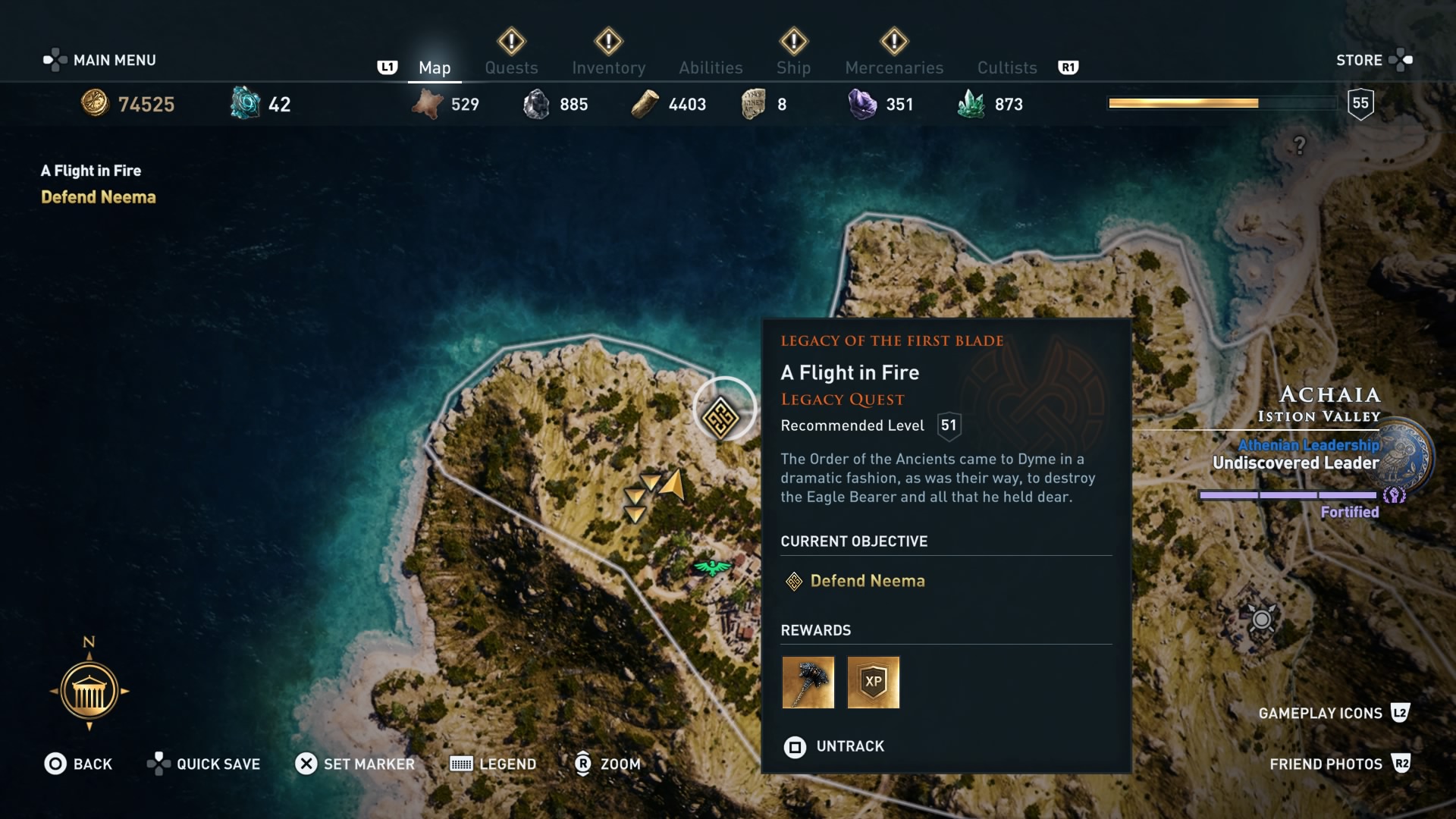The image size is (1456, 819).
Task: Click the drachmae coin icon
Action: point(94,104)
